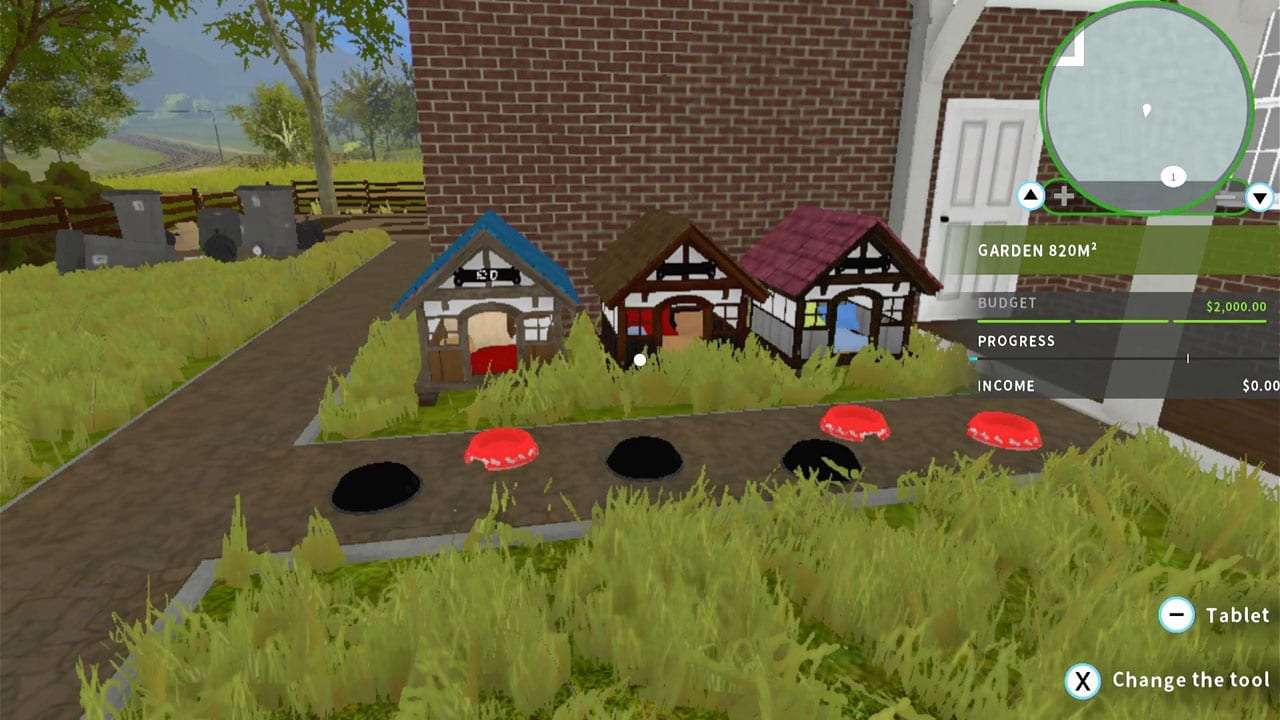
Task: Click the player position marker on the minimap
Action: pyautogui.click(x=1147, y=112)
